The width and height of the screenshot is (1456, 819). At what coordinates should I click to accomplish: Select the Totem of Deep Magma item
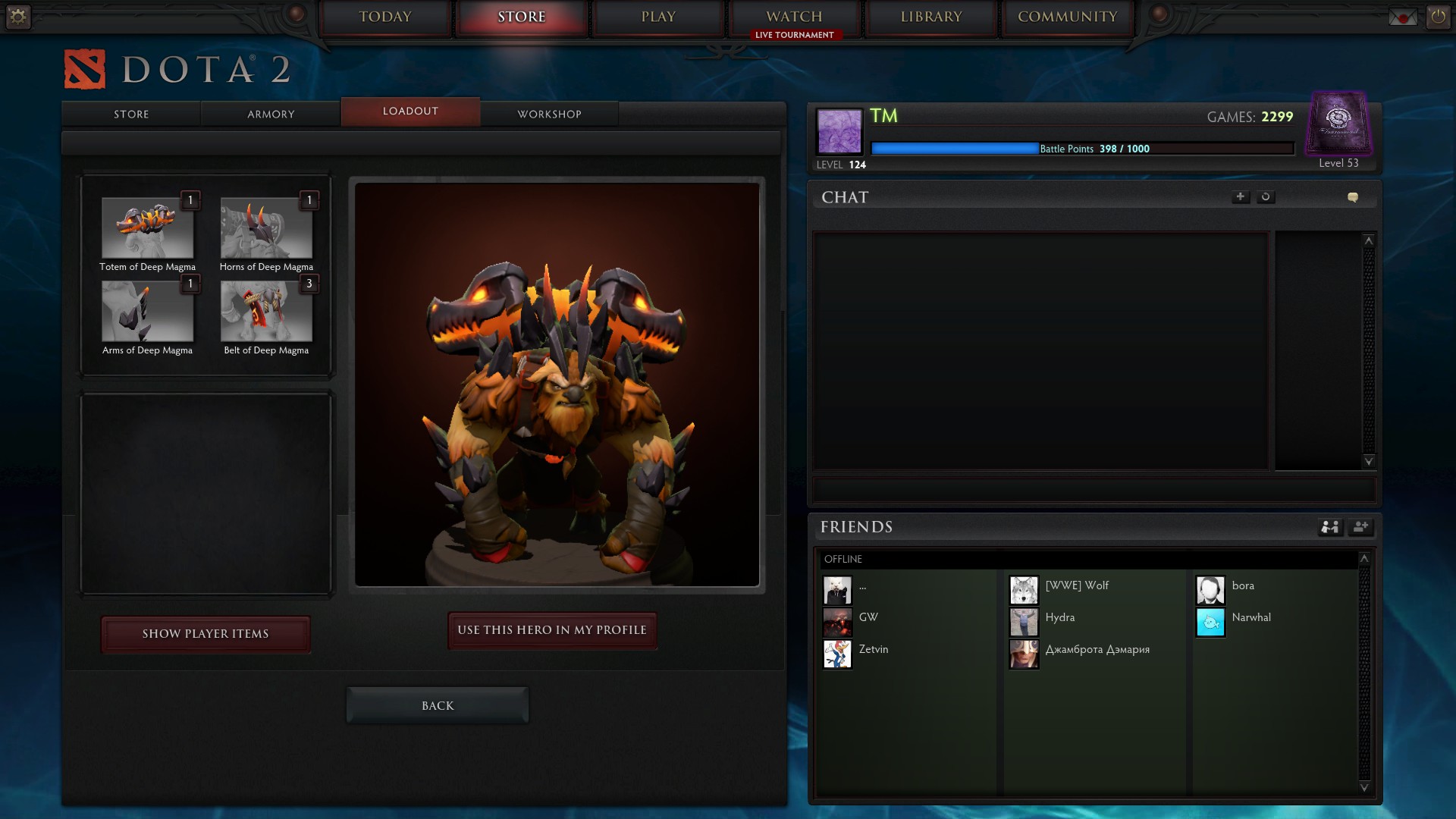(147, 228)
